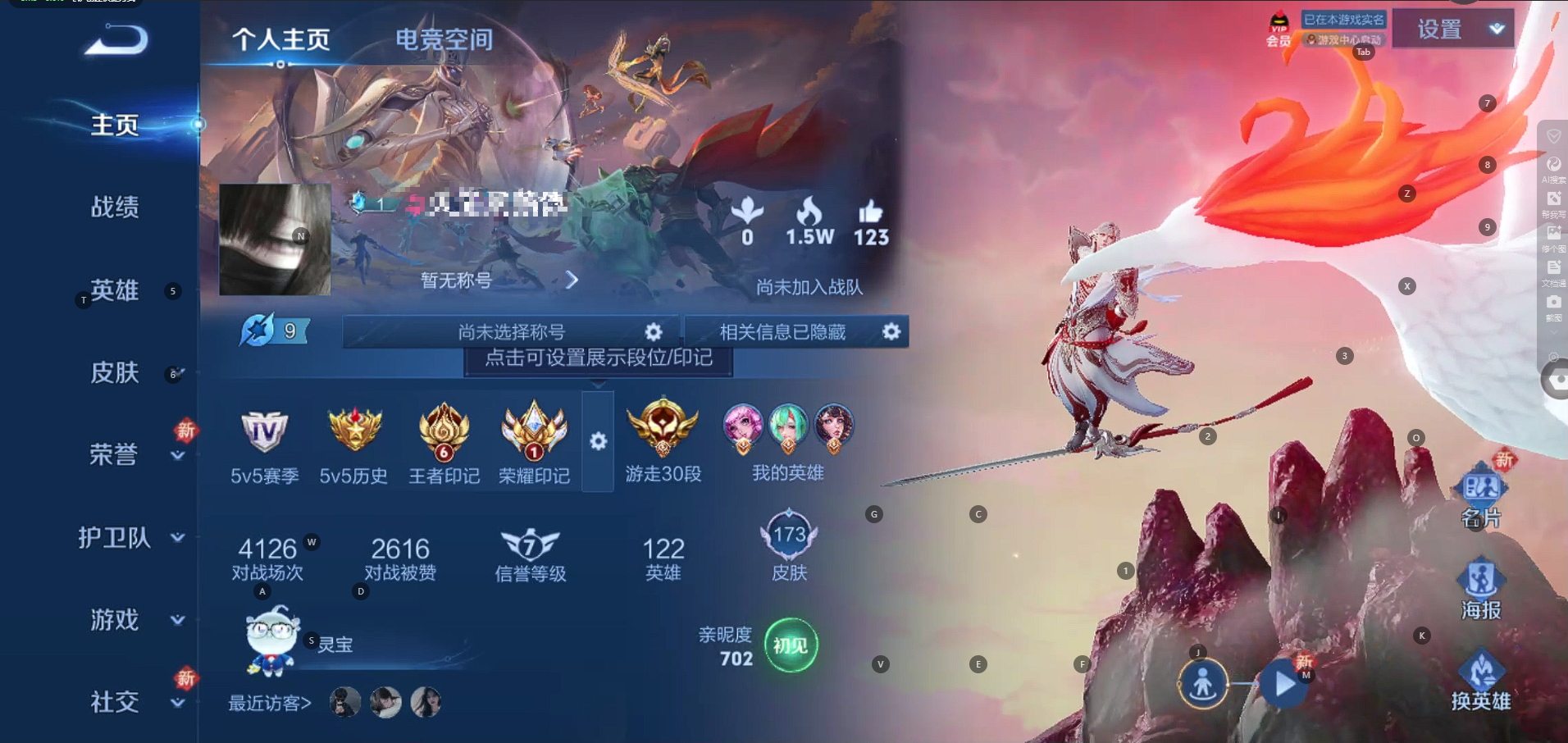
Task: Click the 初见 intimacy button
Action: (790, 645)
